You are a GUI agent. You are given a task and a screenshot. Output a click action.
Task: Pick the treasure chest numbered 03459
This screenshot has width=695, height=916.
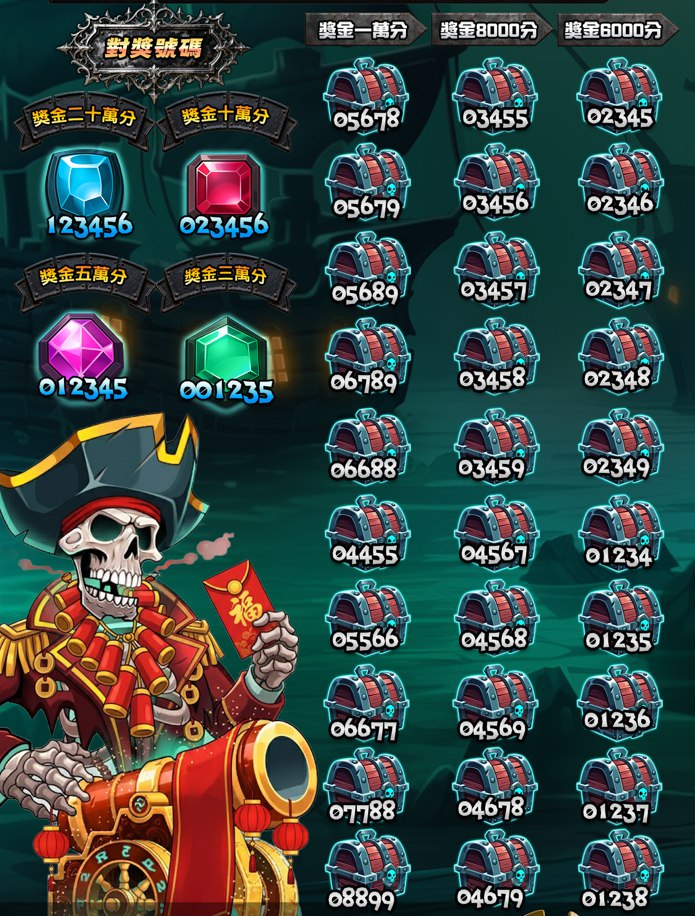[x=494, y=438]
